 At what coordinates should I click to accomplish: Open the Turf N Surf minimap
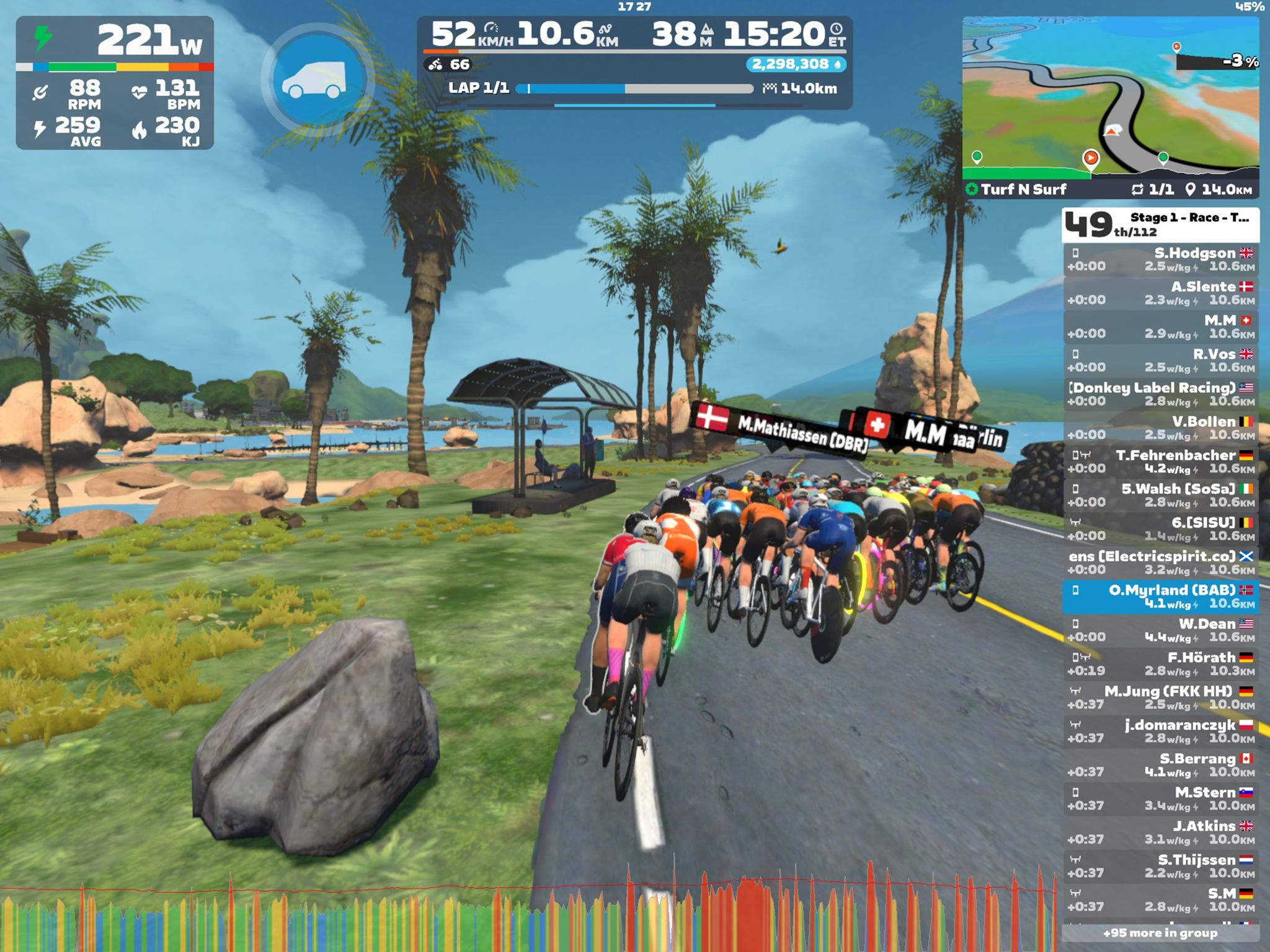pos(1110,99)
